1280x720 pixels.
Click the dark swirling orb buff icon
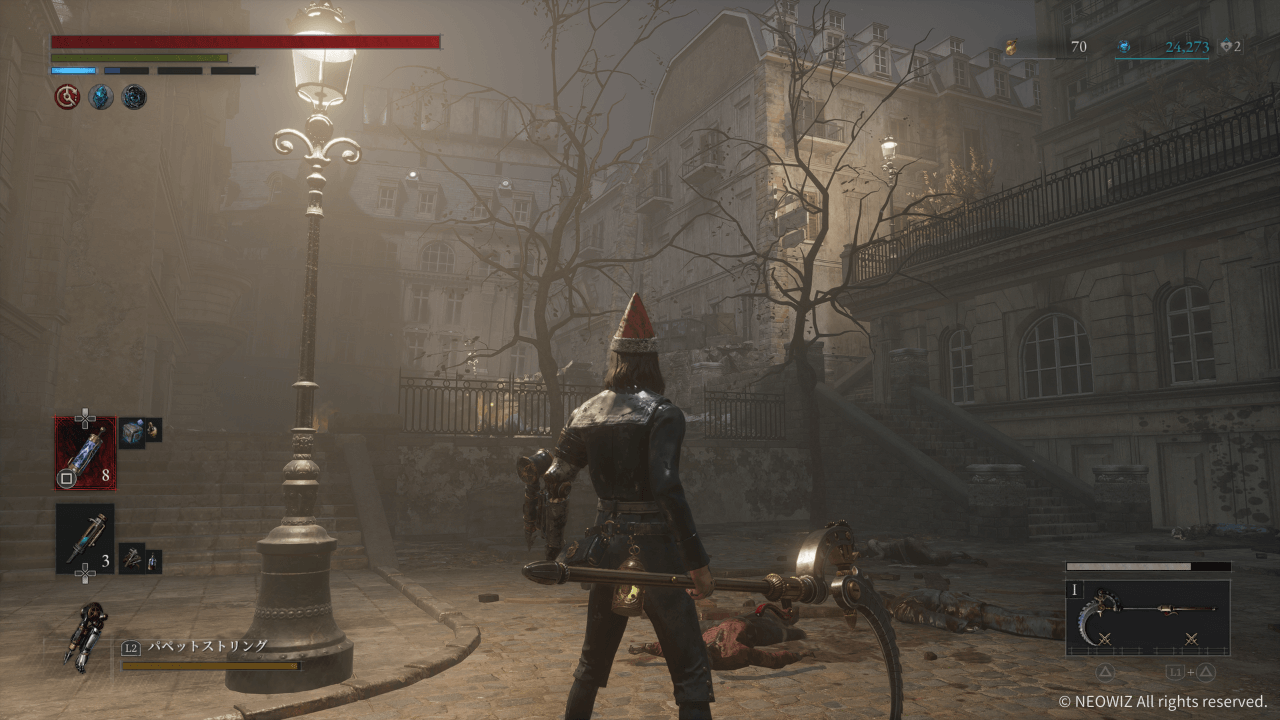[x=133, y=97]
